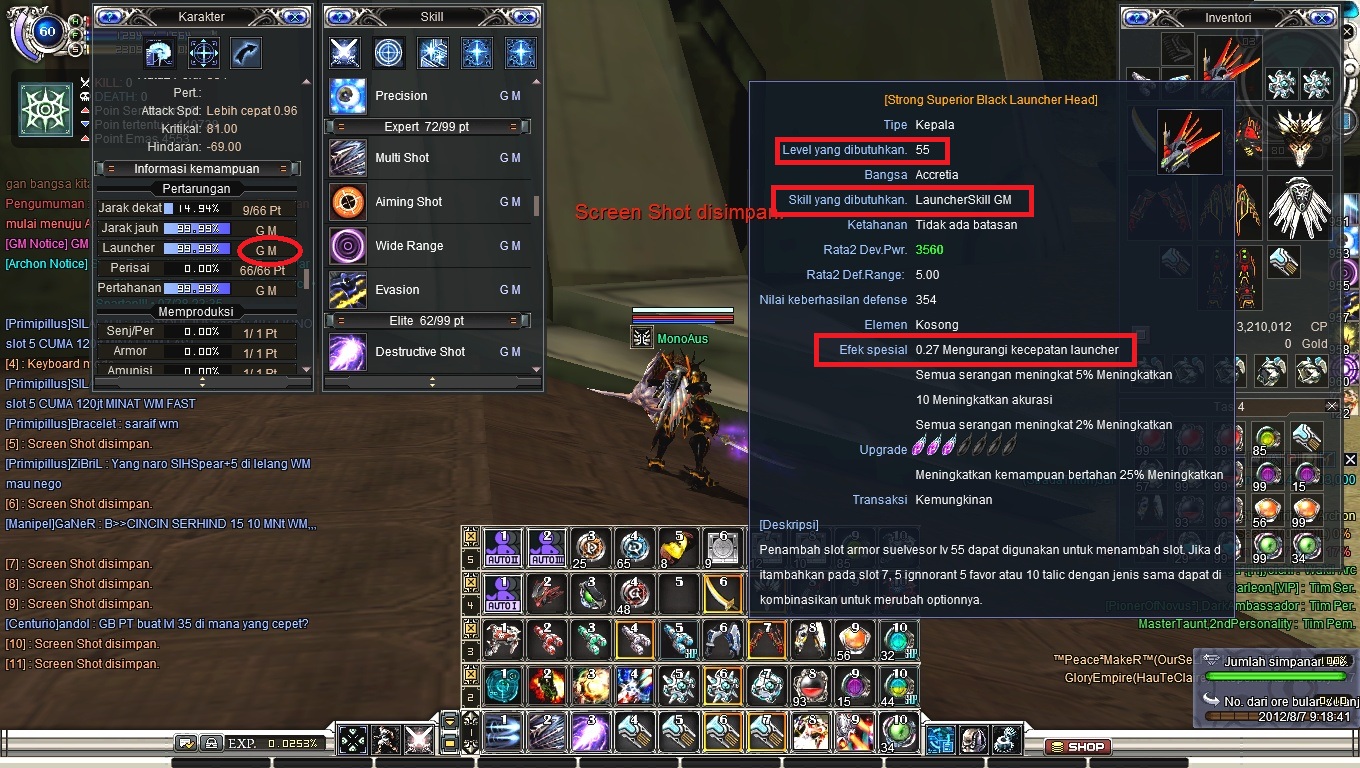The width and height of the screenshot is (1360, 768).
Task: Open the crosshair targeting skill category
Action: [x=389, y=53]
